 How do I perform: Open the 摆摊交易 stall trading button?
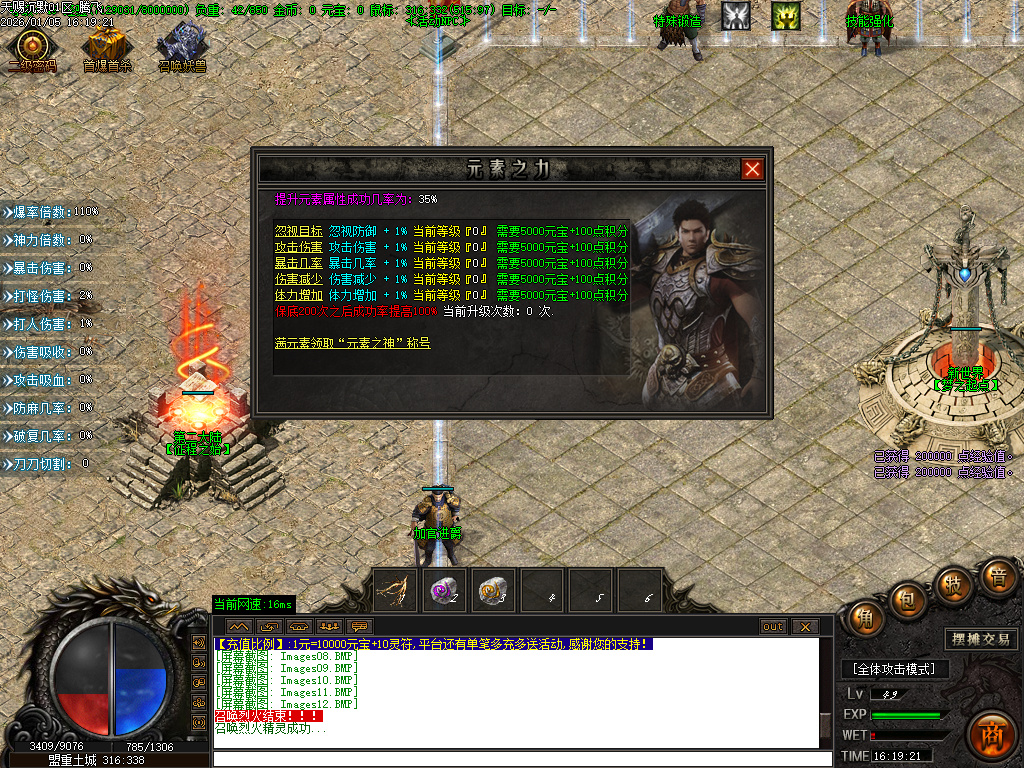[x=980, y=639]
